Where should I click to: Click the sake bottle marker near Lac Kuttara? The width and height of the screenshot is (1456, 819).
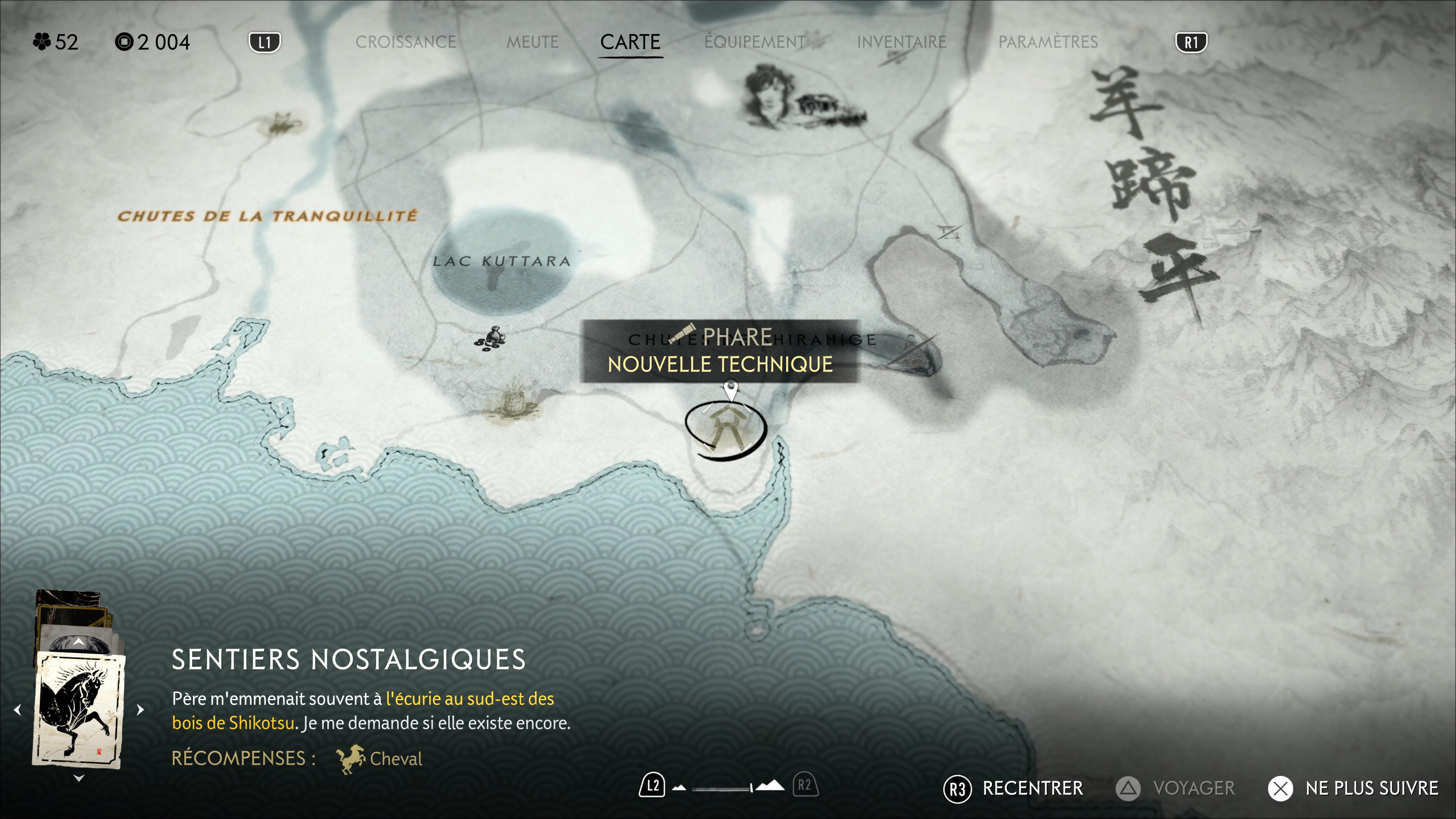tap(490, 338)
